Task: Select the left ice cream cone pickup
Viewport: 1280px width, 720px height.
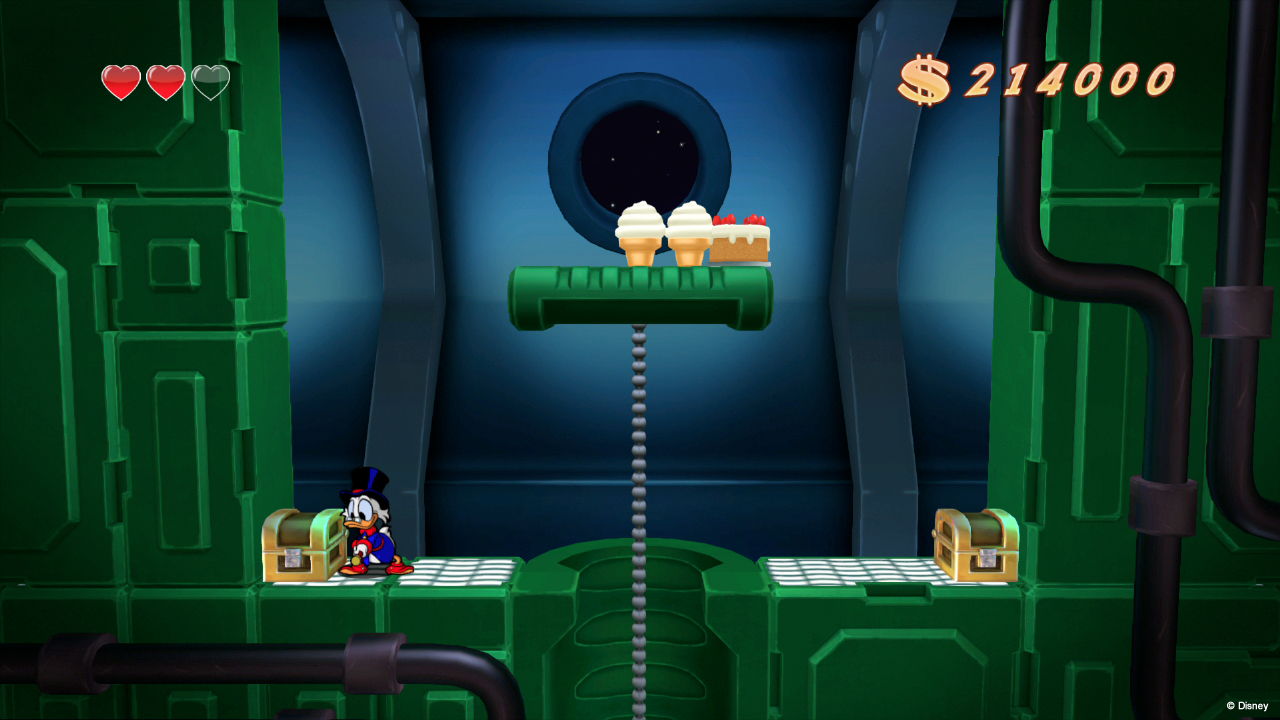Action: [638, 230]
